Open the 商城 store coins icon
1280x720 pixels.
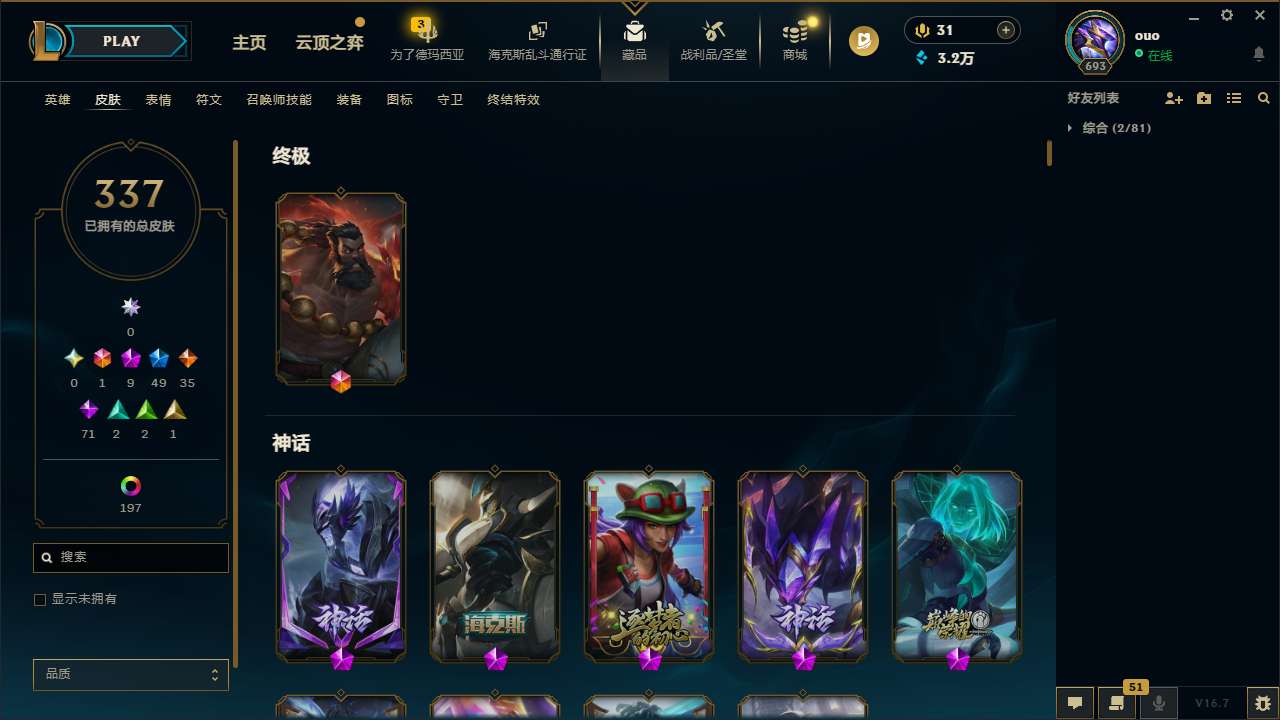point(794,32)
